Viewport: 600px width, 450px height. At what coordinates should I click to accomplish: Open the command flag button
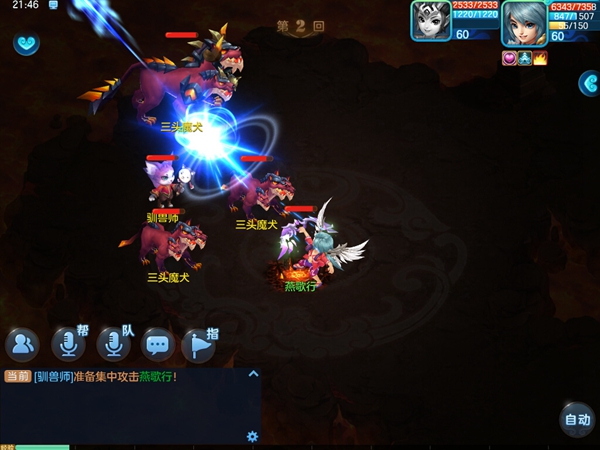pos(199,345)
